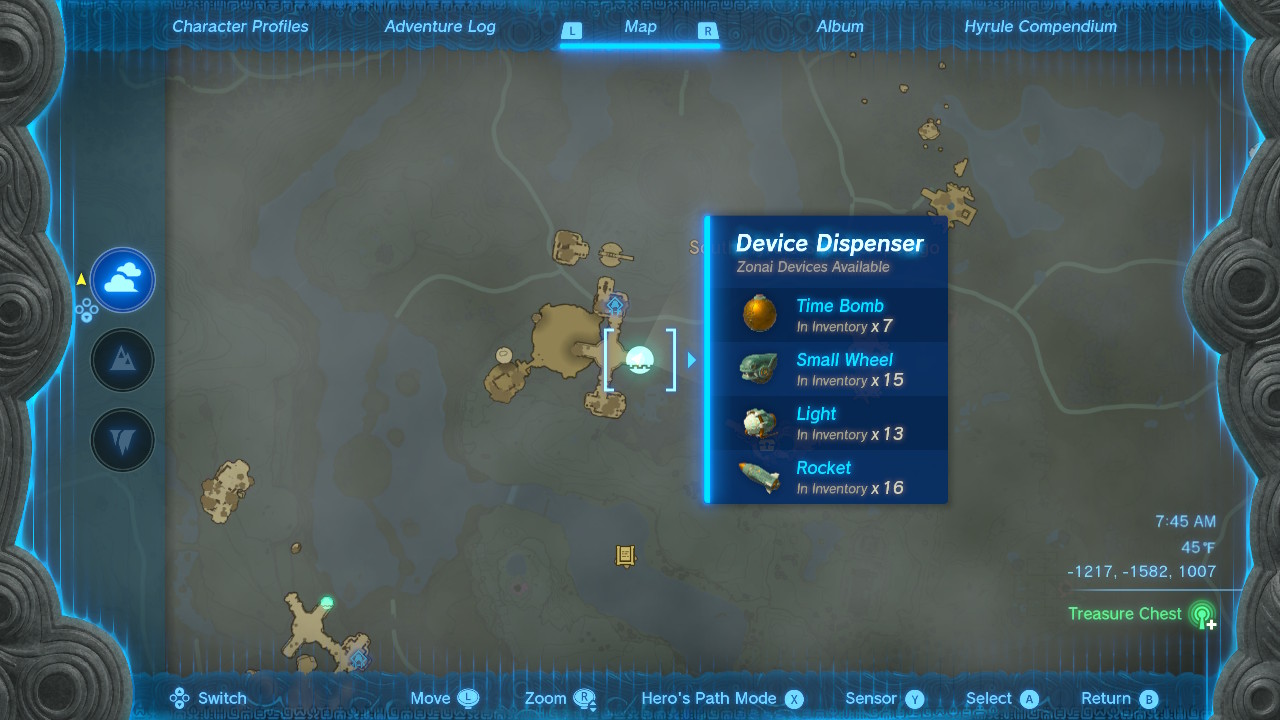Switch to the Surface map layer
The image size is (1280, 720).
tap(122, 360)
